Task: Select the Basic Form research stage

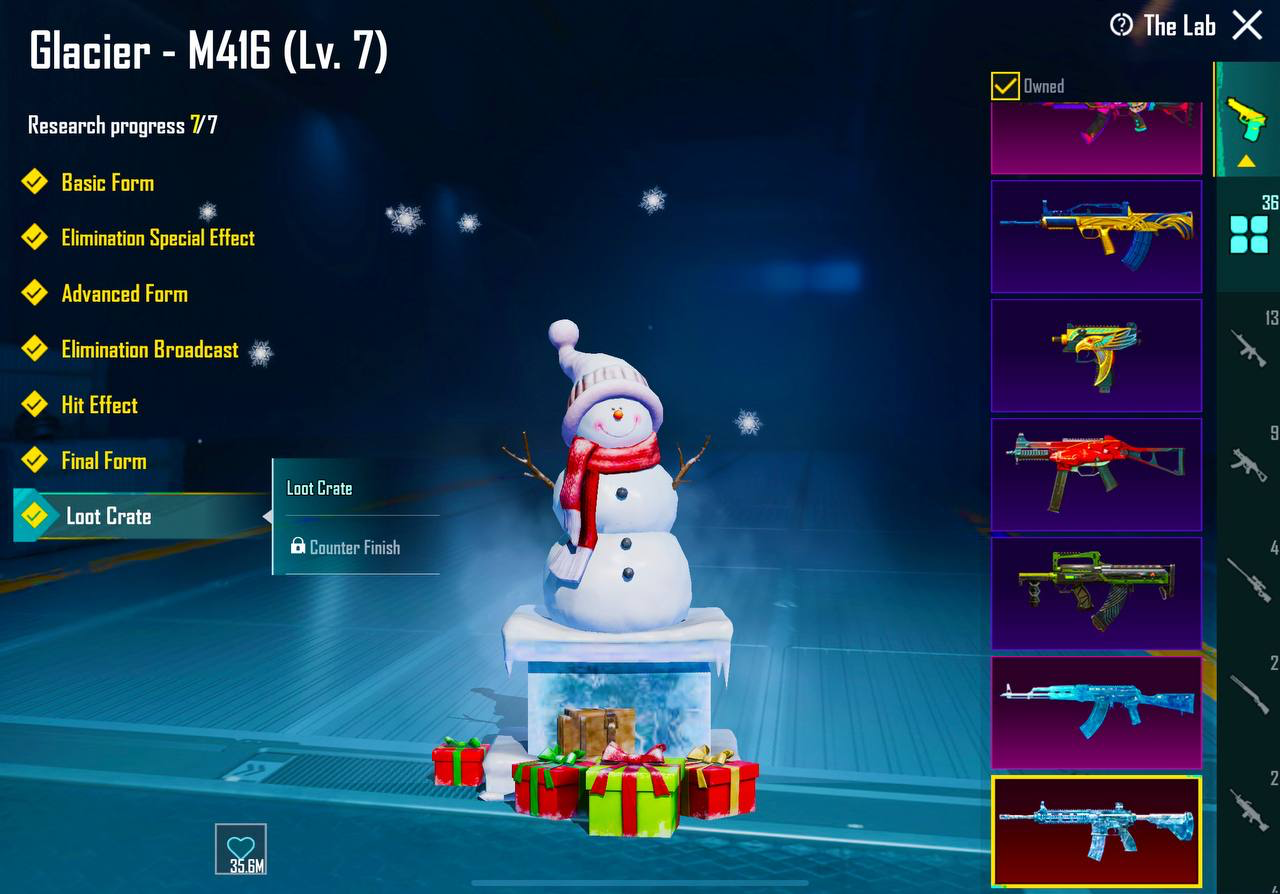Action: tap(107, 183)
